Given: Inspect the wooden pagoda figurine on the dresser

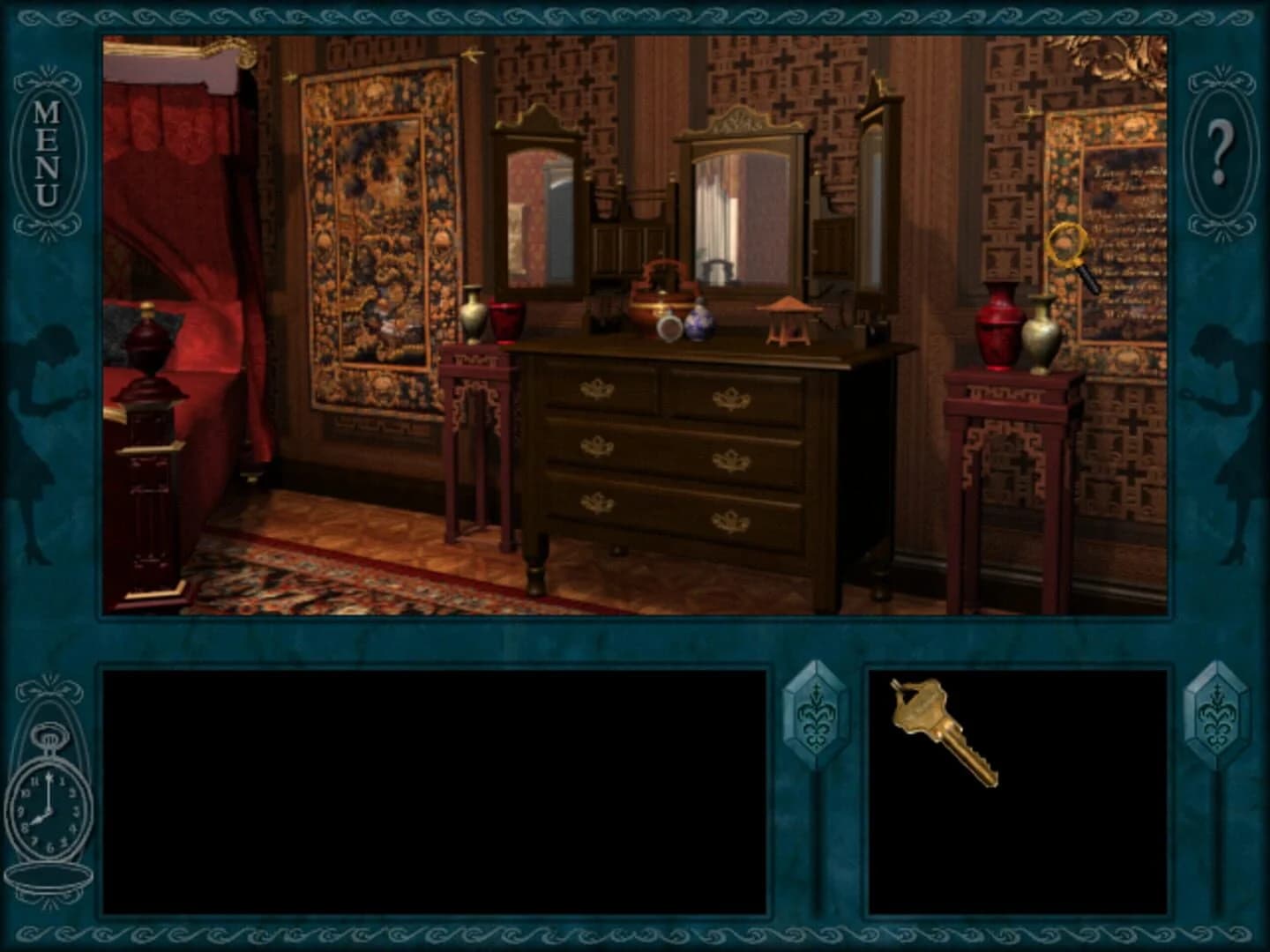Looking at the screenshot, I should coord(788,319).
